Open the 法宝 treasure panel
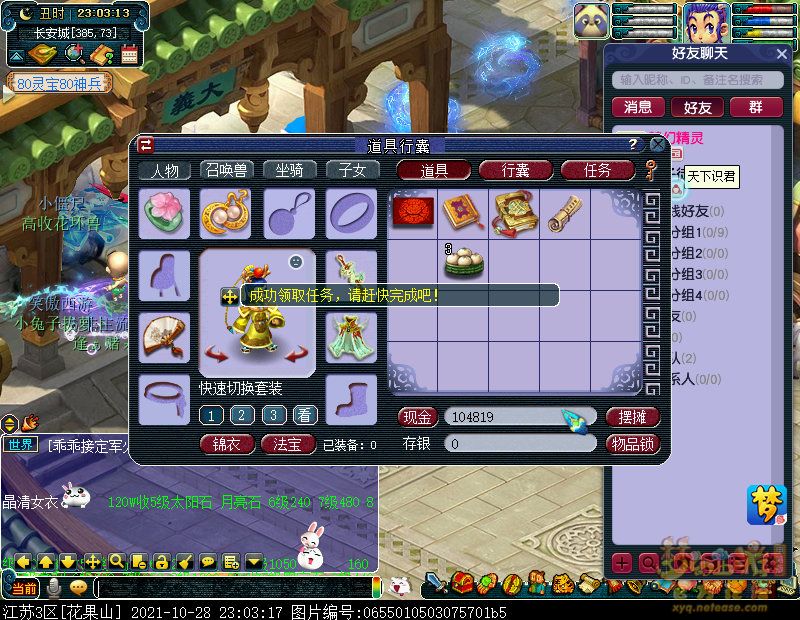 tap(288, 444)
